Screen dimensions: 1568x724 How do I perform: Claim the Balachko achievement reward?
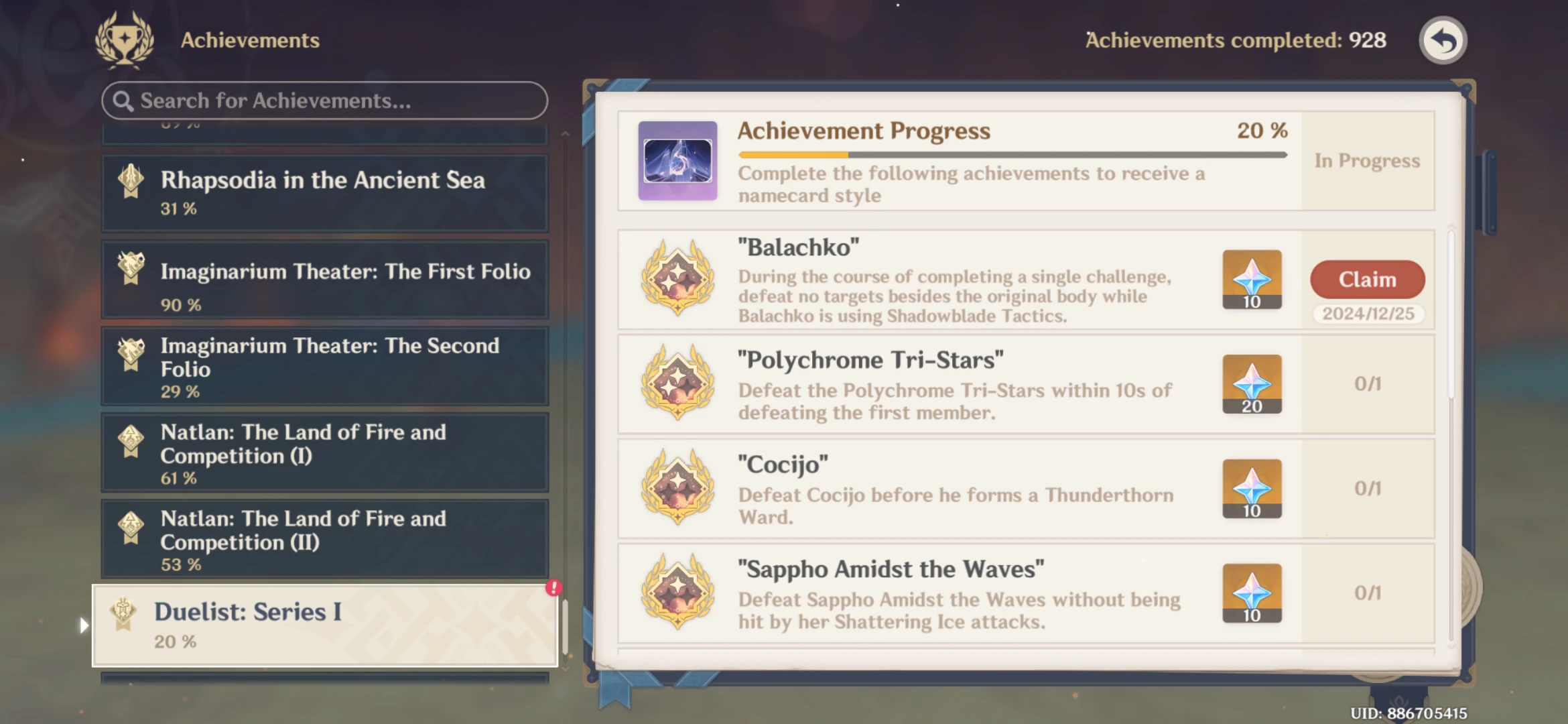1367,280
